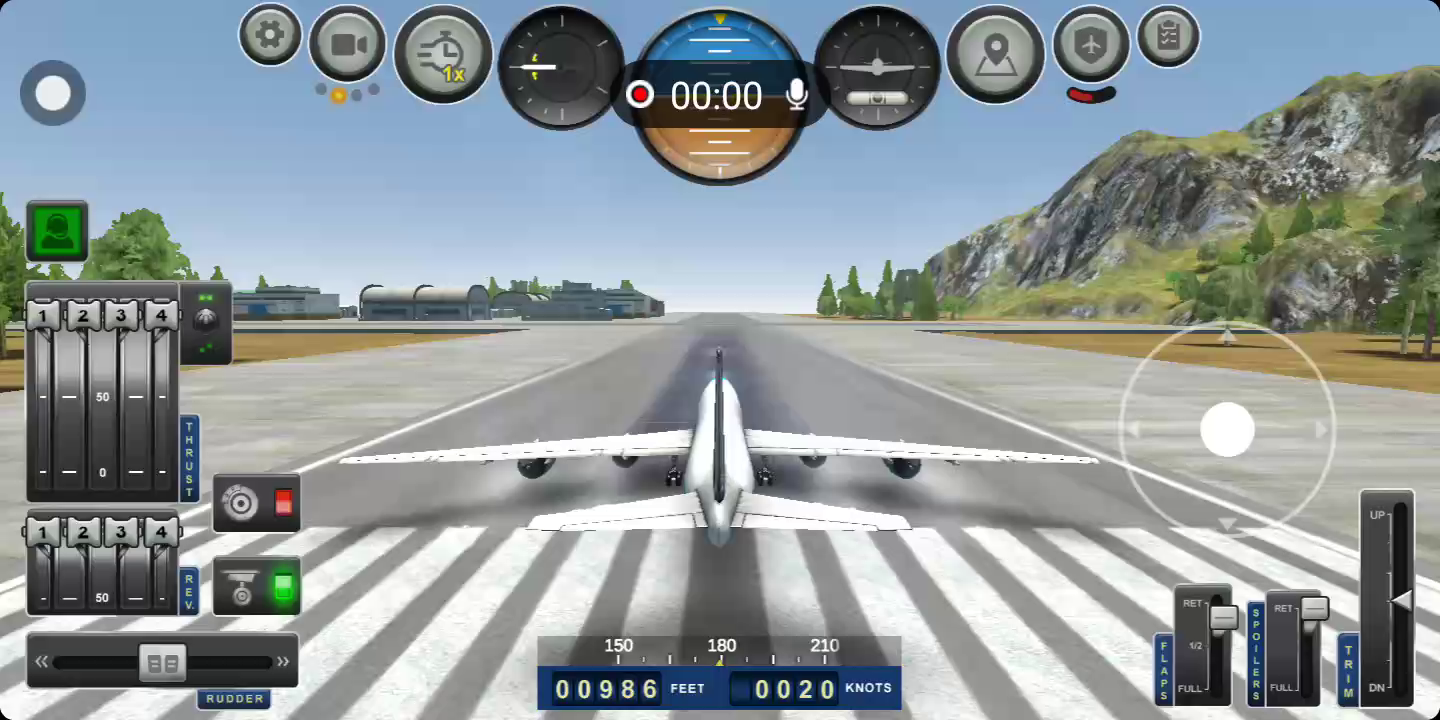Click the flaps lever handle
Screen dimensions: 1440x720
1224,617
